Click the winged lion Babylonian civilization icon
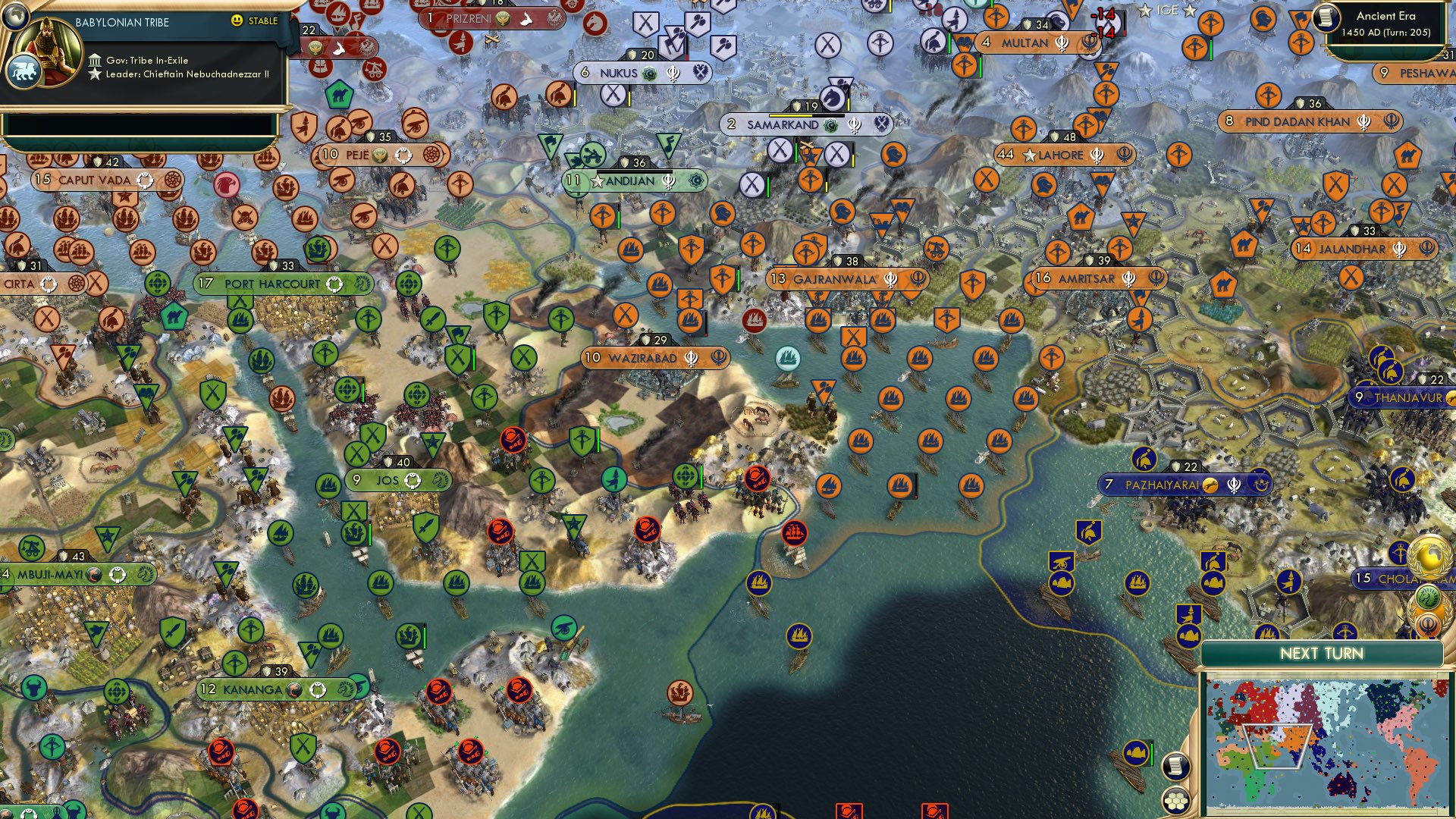This screenshot has width=1456, height=819. [25, 72]
